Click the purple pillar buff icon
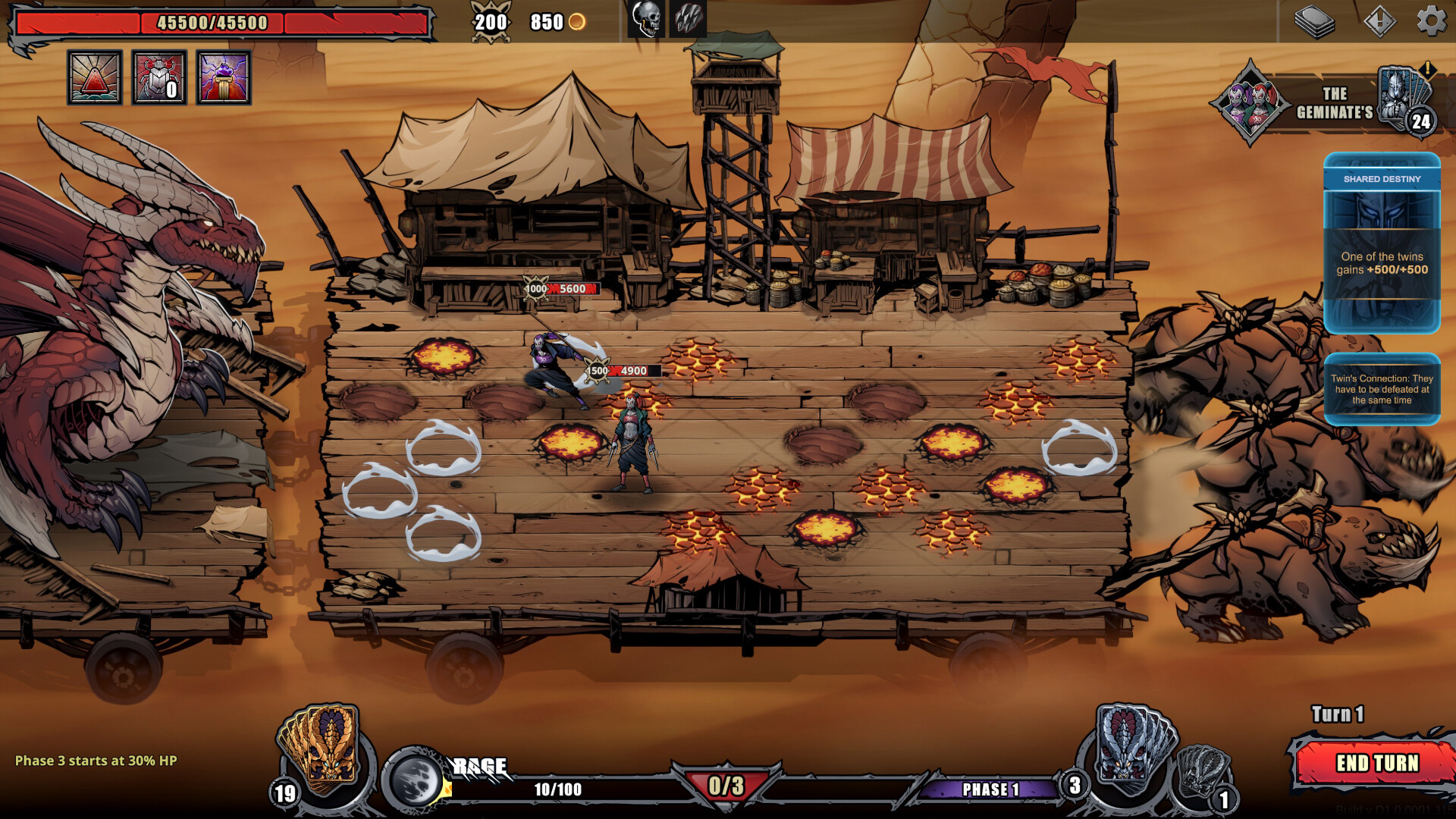The image size is (1456, 819). (x=224, y=79)
